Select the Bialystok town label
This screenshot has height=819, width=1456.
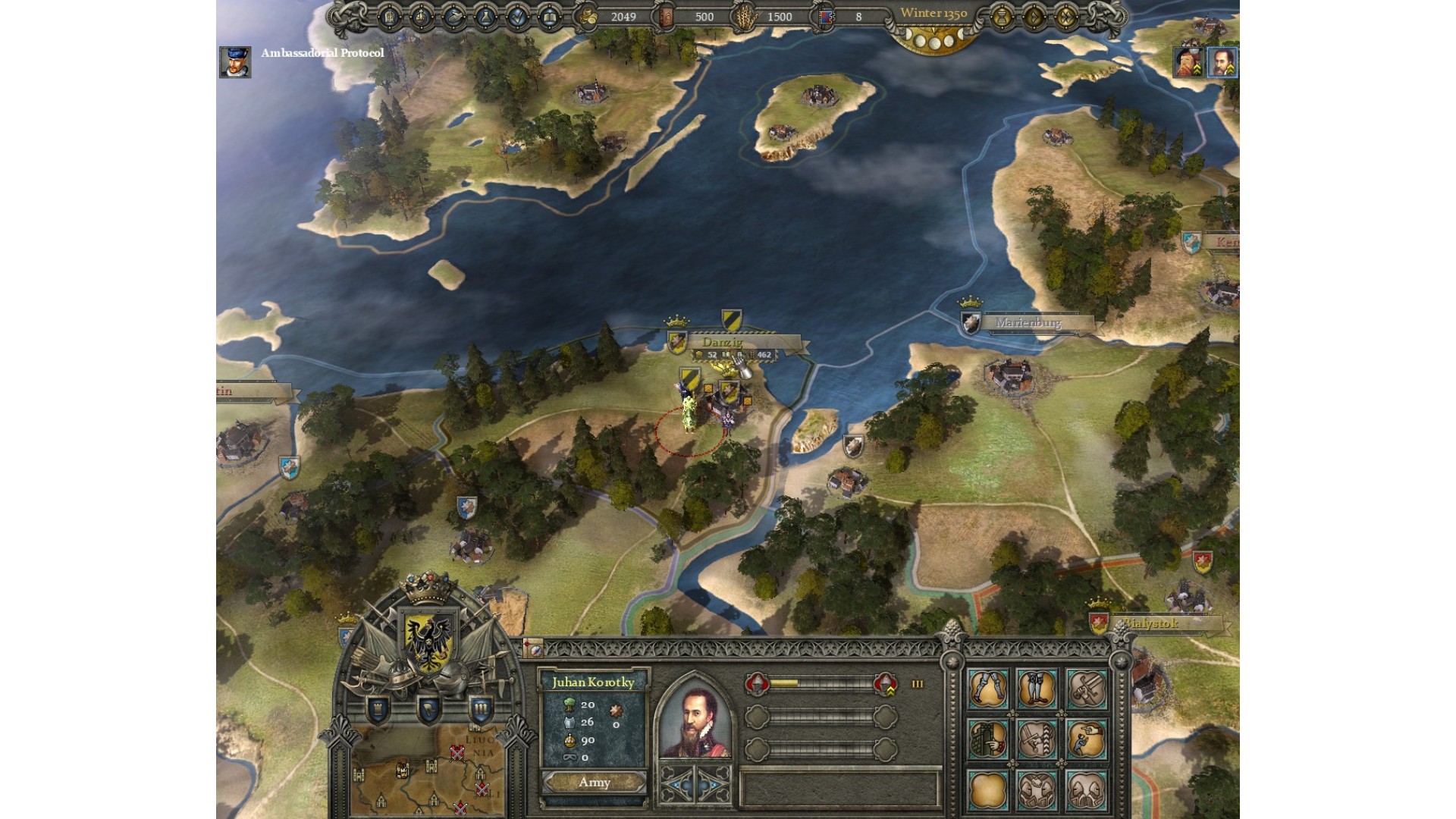click(x=1151, y=624)
